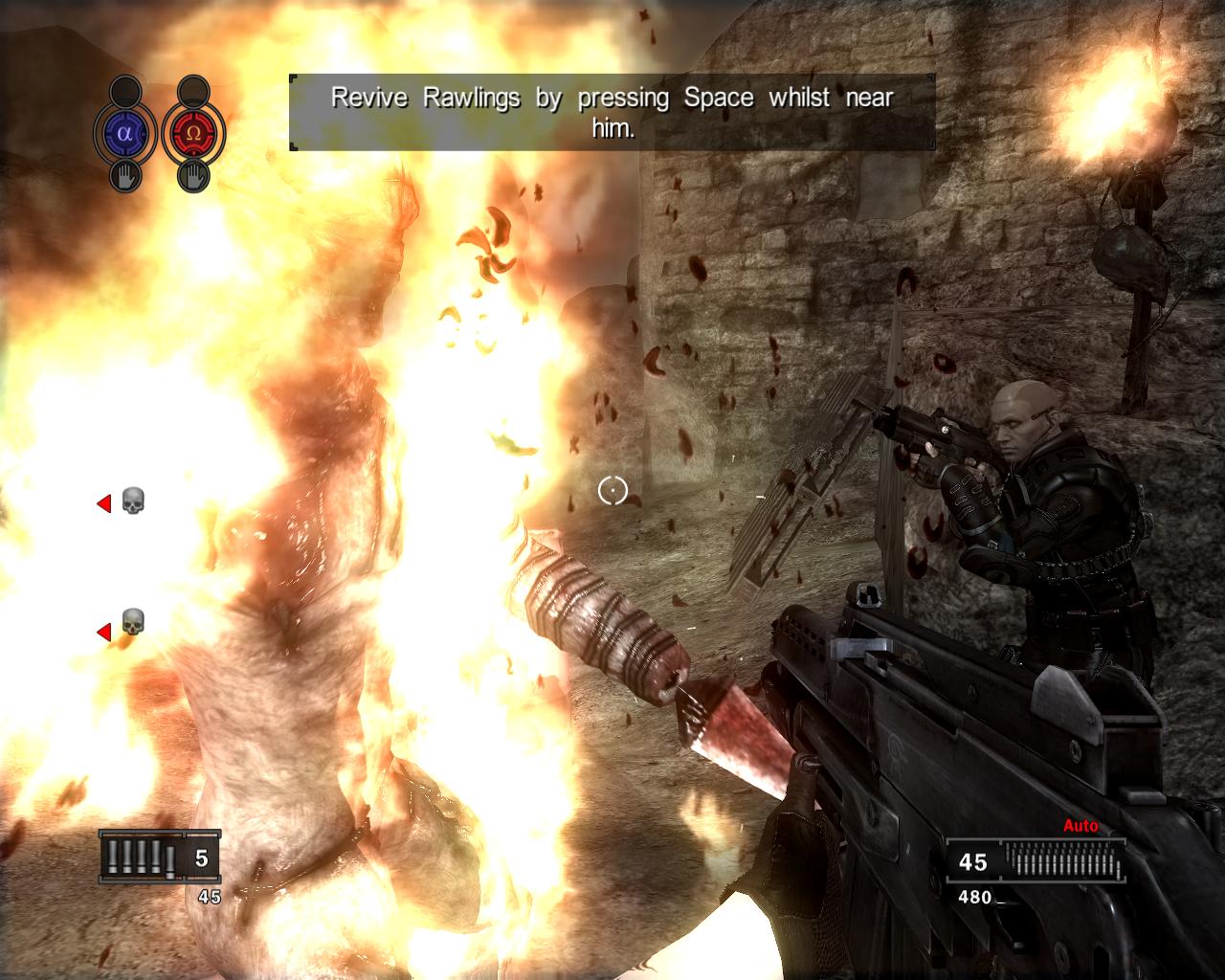Click the hand icon under Alpha squad
The image size is (1225, 980).
[x=125, y=176]
